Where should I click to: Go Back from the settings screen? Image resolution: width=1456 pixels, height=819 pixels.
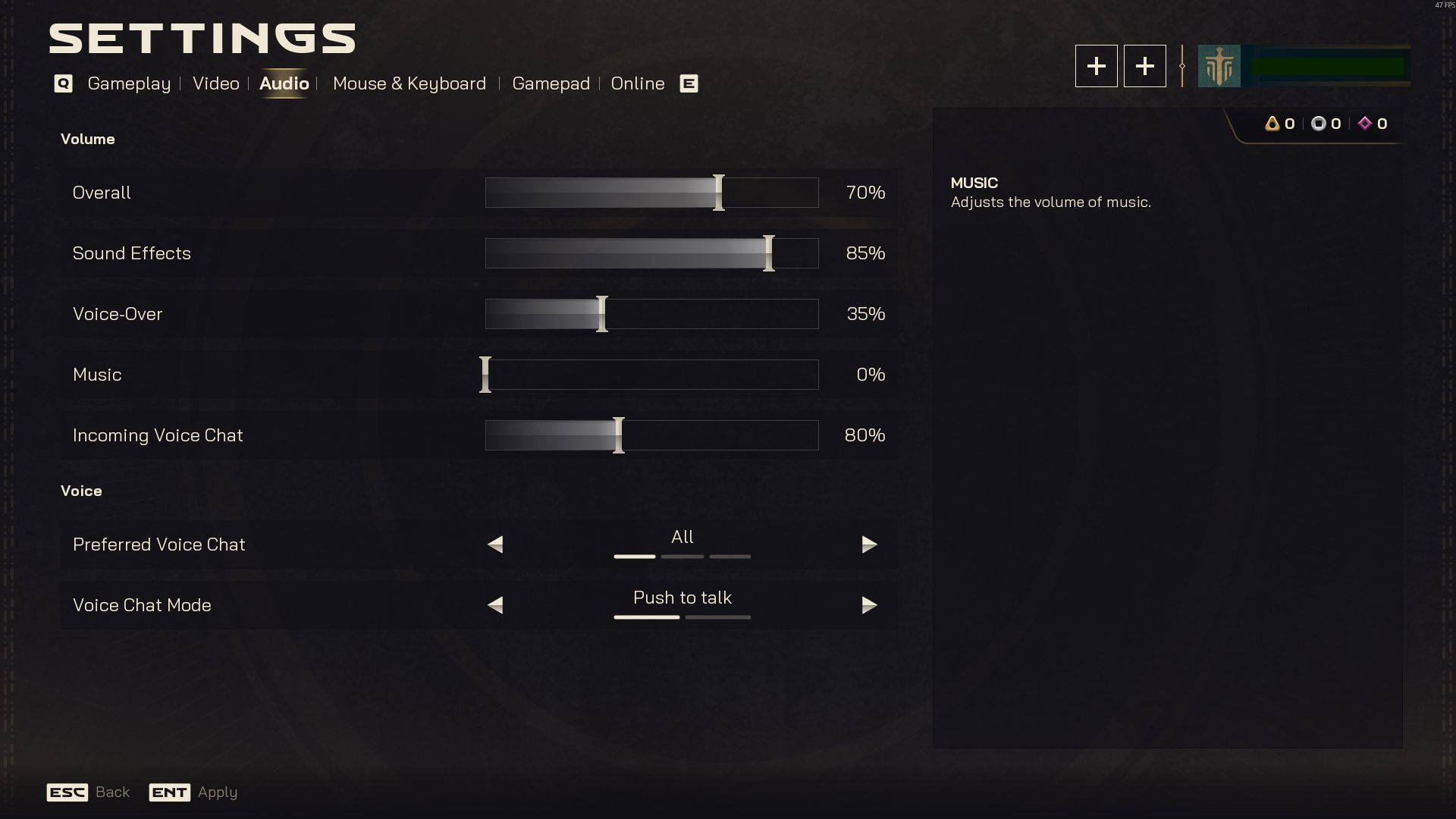click(89, 792)
